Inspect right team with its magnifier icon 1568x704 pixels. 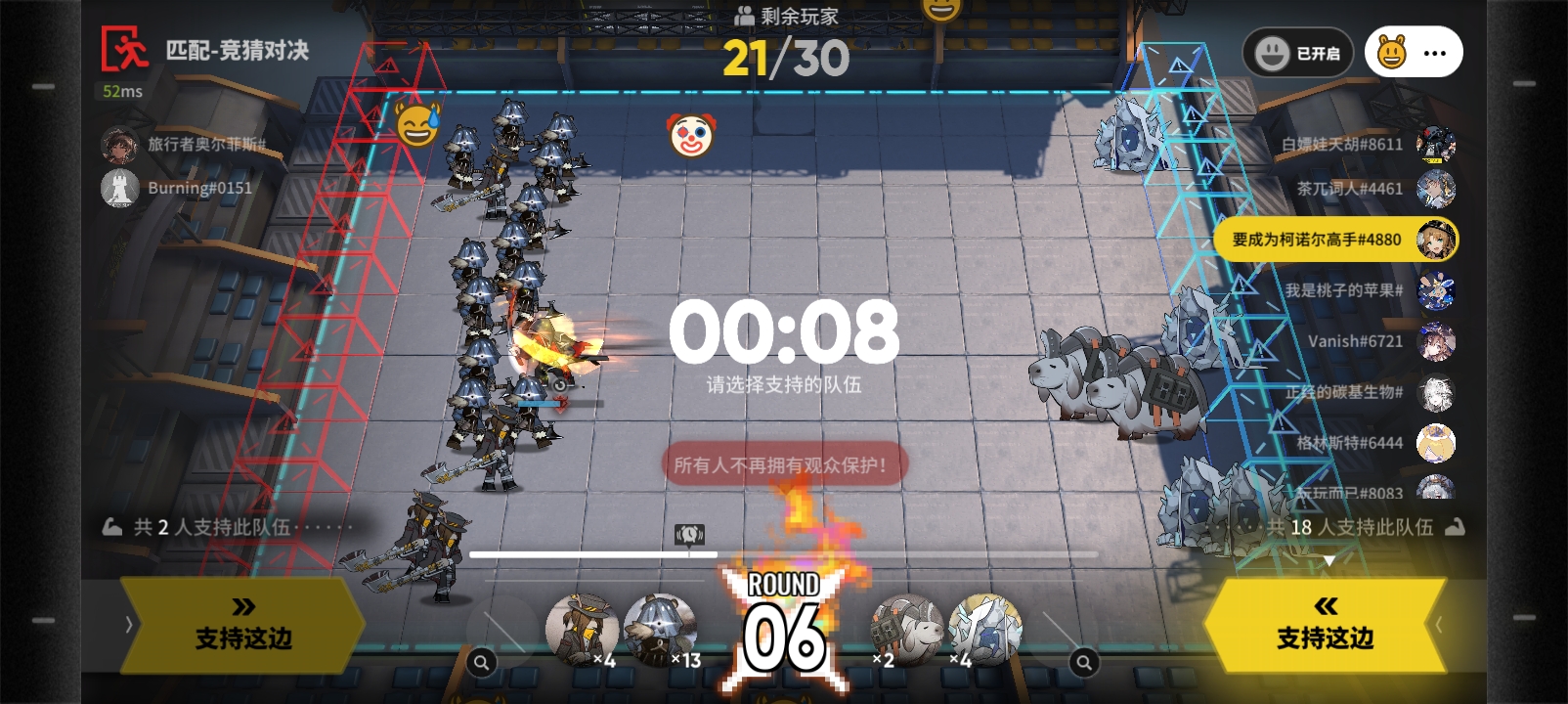(1083, 663)
